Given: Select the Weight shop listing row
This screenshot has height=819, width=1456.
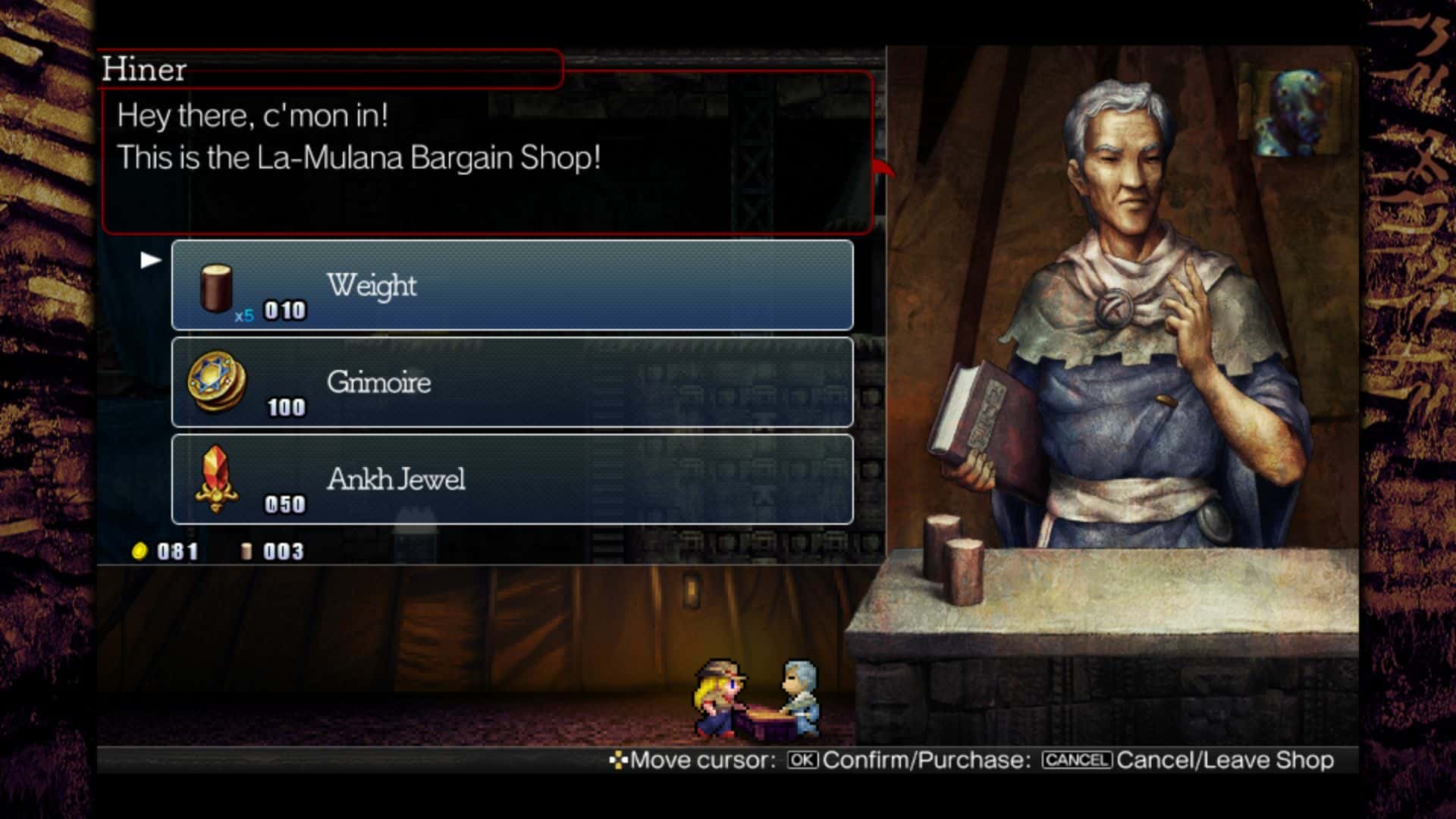Looking at the screenshot, I should [x=512, y=287].
